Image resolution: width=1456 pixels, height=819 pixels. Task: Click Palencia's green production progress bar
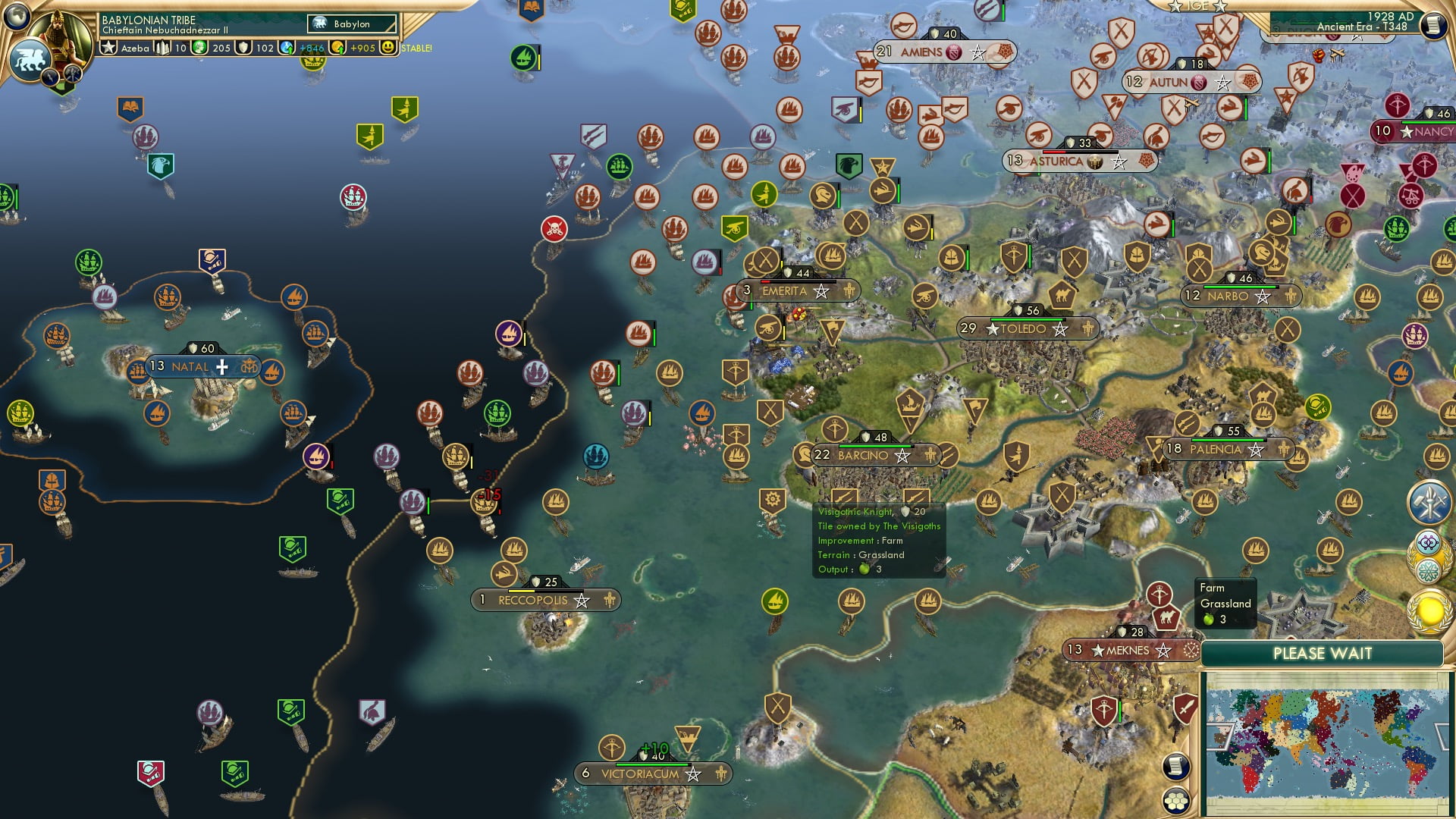coord(1228,438)
